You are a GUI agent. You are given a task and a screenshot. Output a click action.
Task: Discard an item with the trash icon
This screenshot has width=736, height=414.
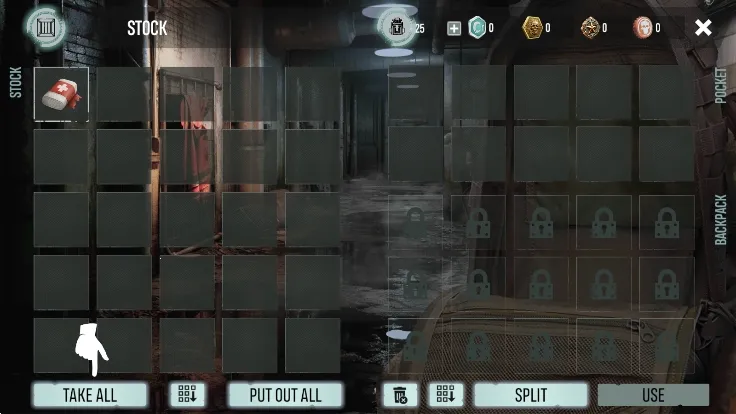click(x=400, y=395)
